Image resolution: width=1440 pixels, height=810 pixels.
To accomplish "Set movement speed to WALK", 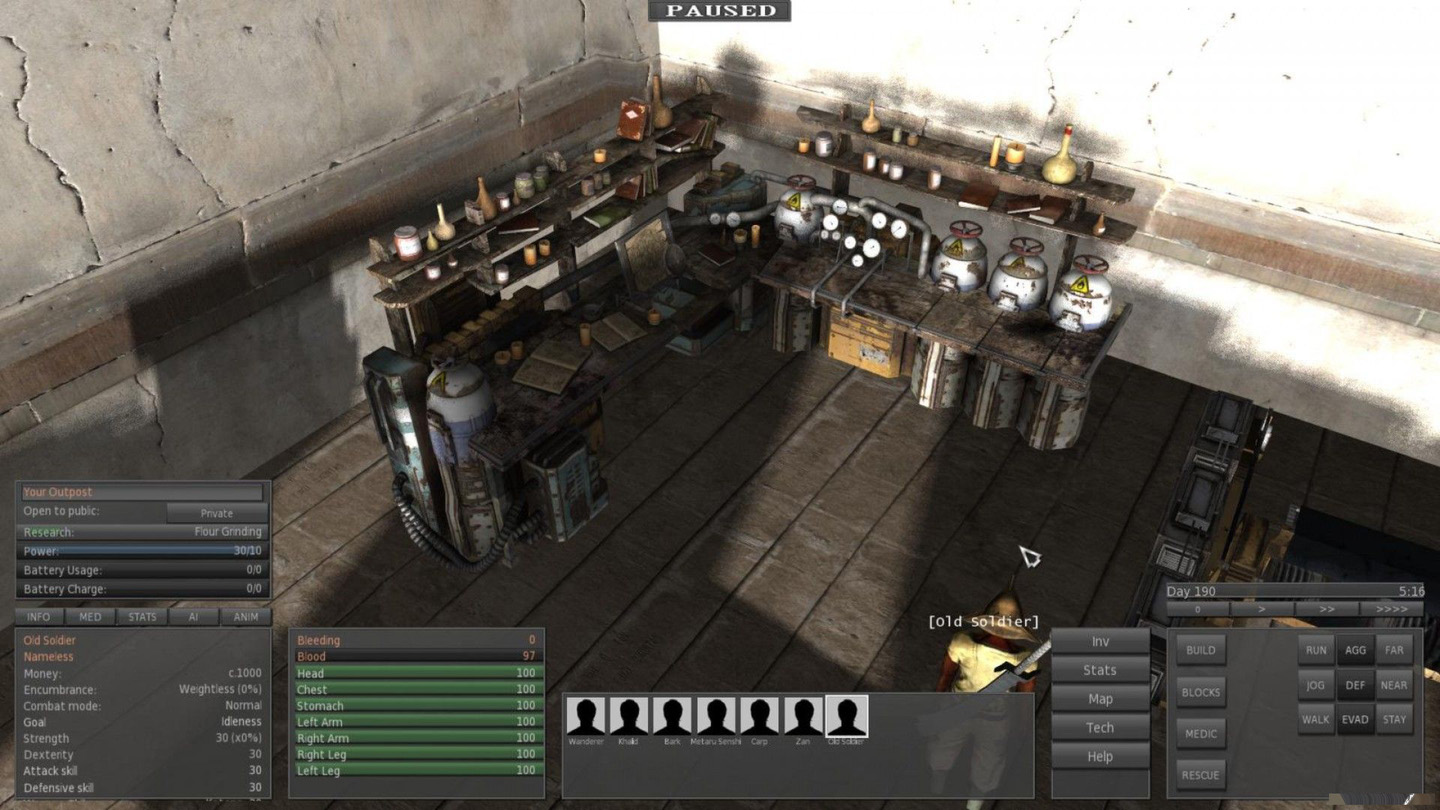I will pyautogui.click(x=1315, y=719).
